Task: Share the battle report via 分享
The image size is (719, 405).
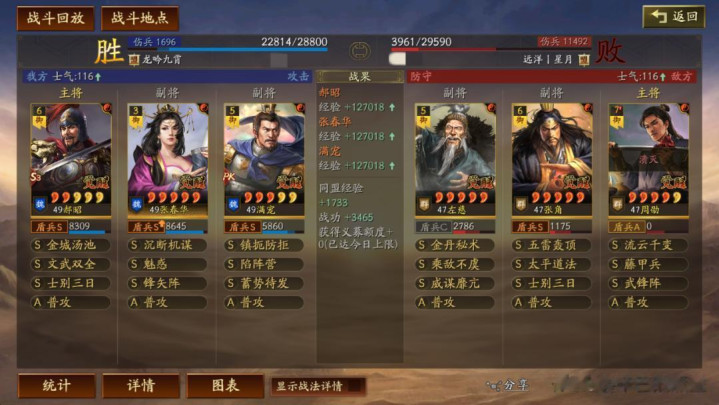Action: tap(508, 385)
